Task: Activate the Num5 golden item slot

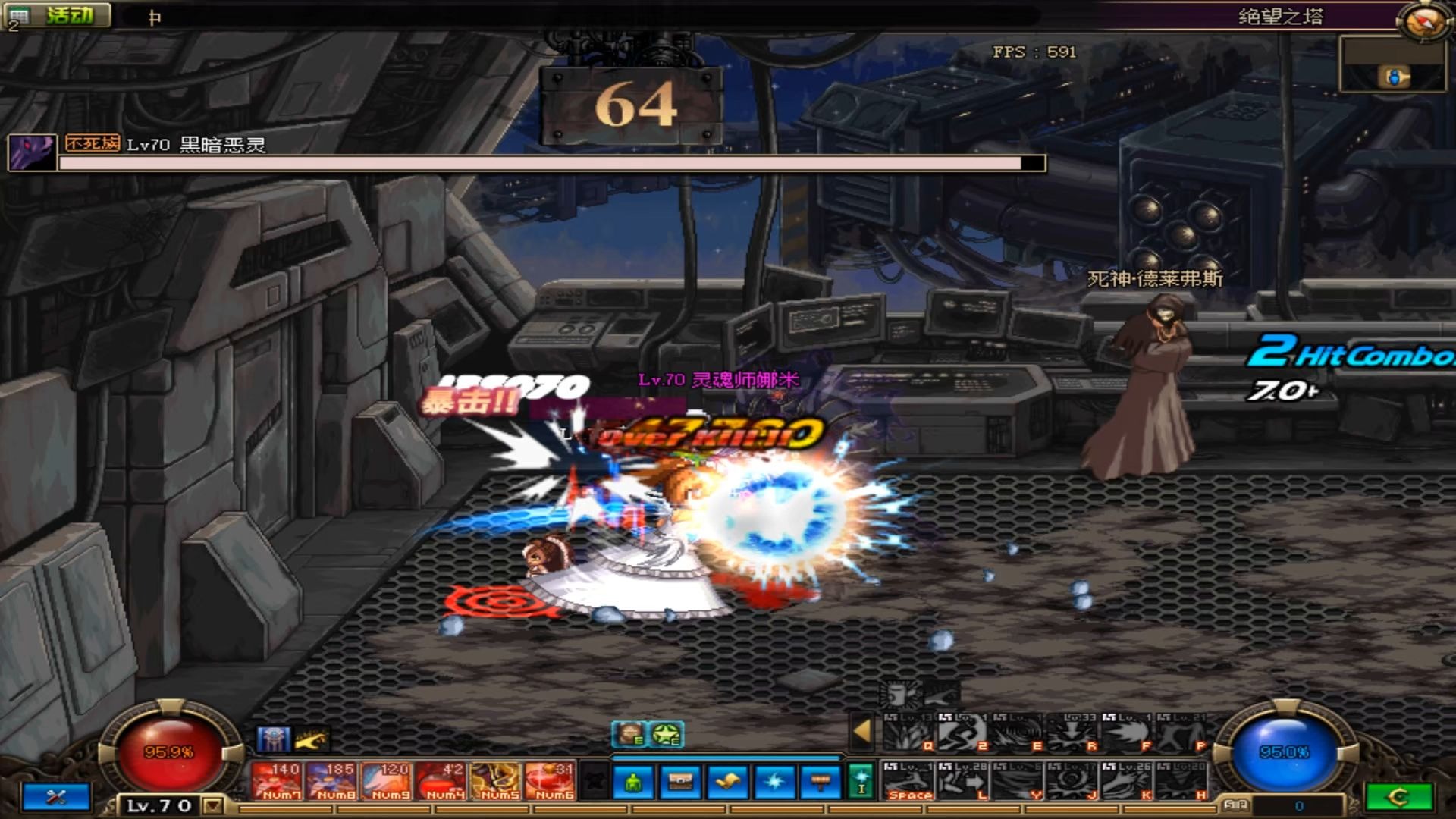Action: [x=496, y=781]
